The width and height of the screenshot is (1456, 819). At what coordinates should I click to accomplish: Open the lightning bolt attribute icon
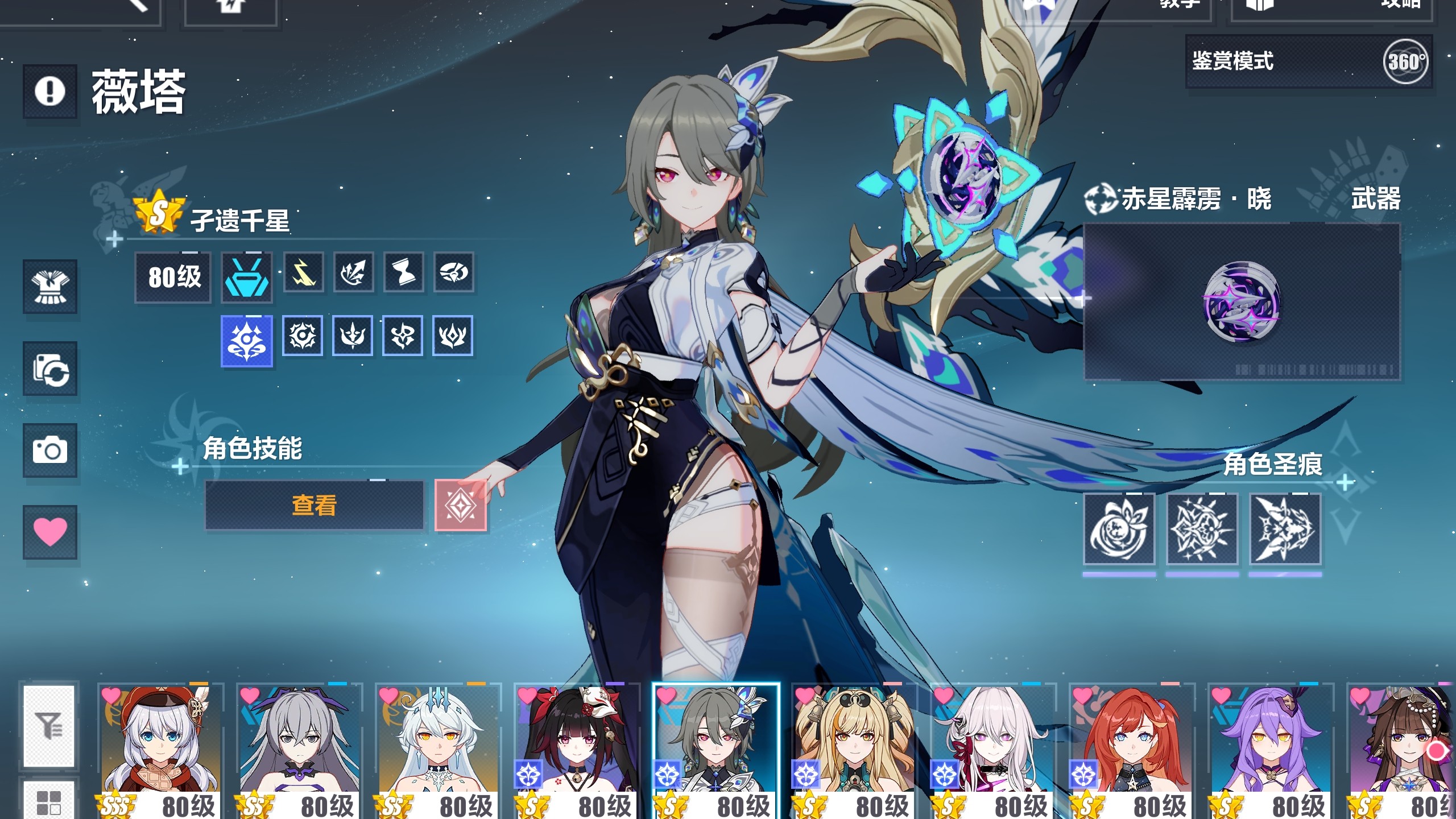pos(303,272)
